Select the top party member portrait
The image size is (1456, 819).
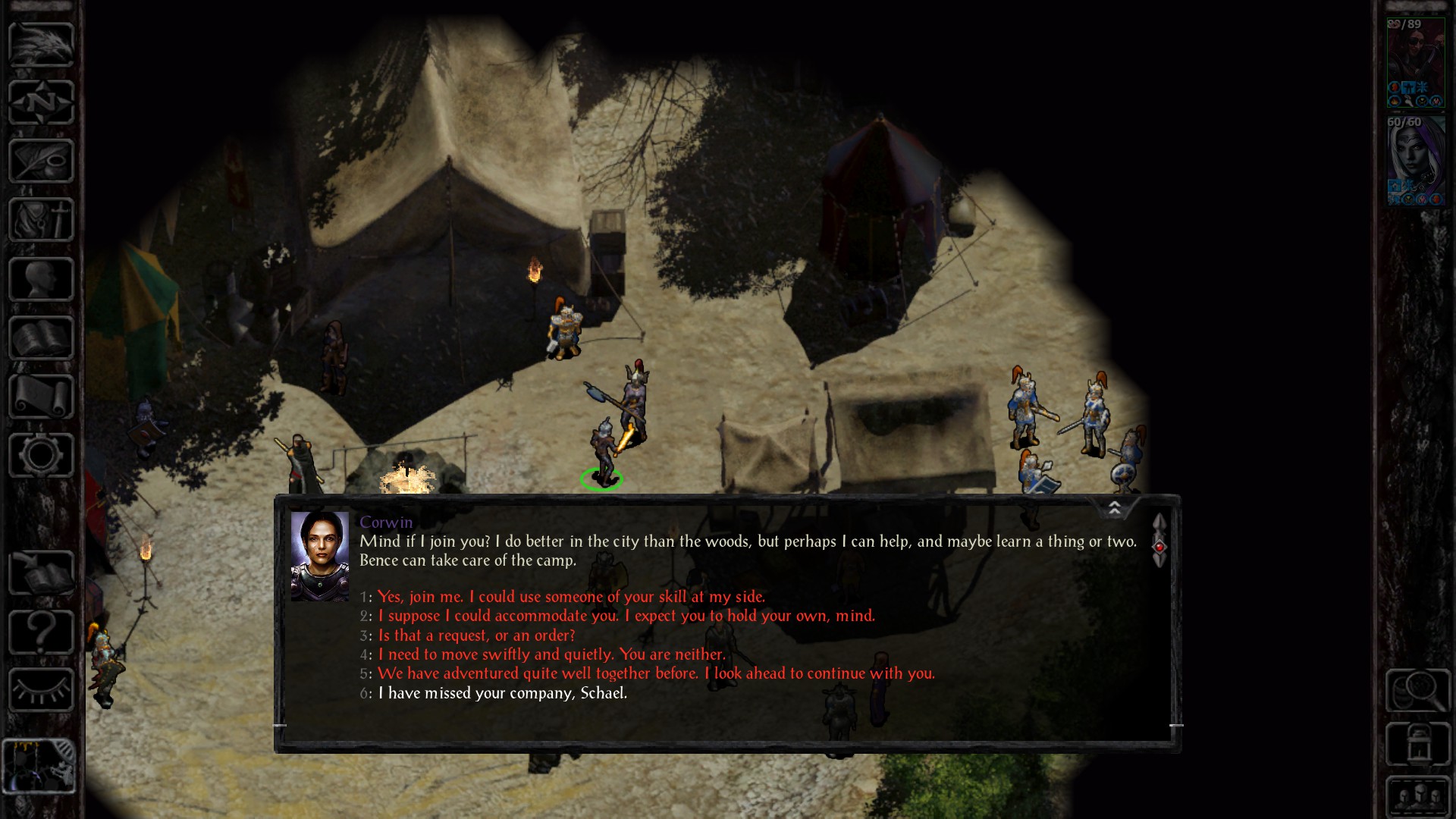1416,64
